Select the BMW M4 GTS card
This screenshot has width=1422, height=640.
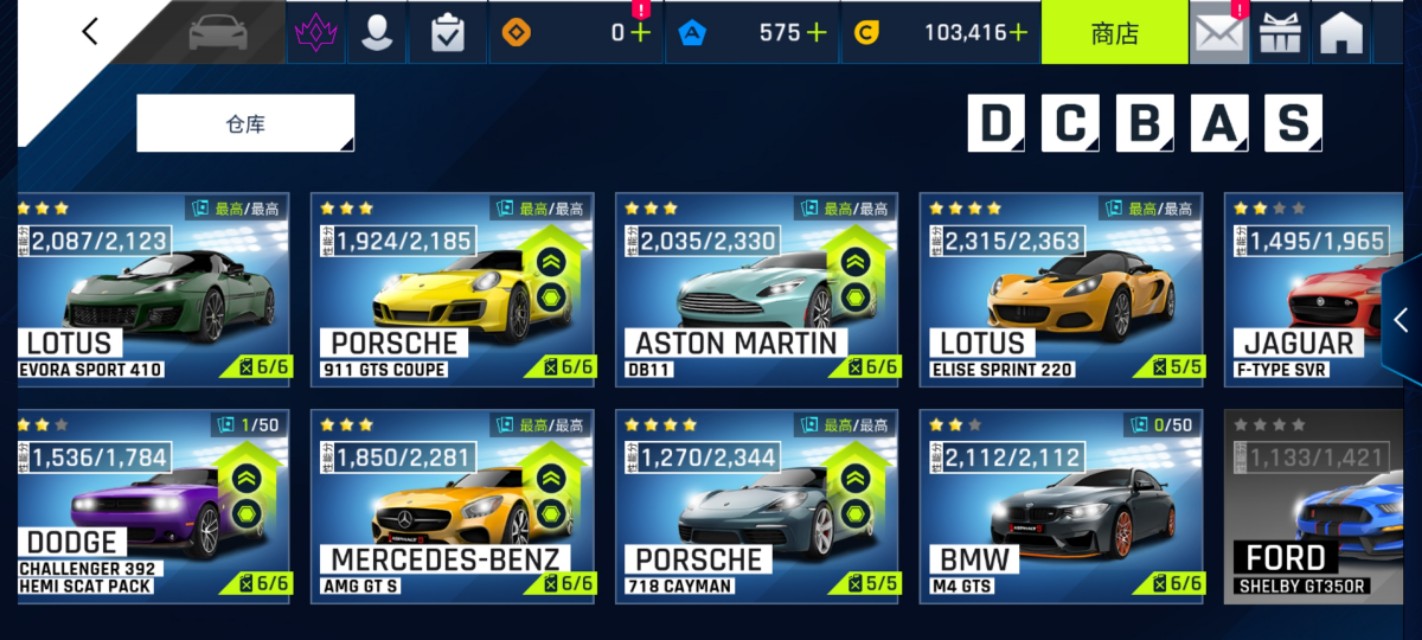1061,506
